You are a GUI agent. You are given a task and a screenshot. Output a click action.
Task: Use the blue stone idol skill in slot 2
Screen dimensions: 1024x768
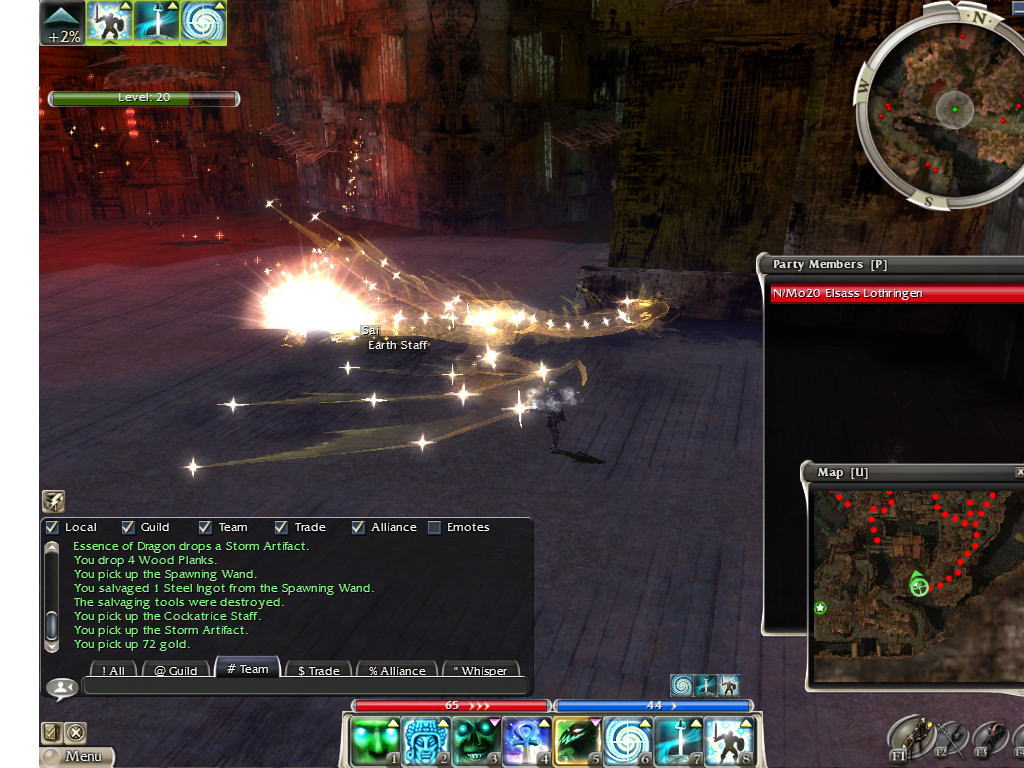click(x=425, y=741)
